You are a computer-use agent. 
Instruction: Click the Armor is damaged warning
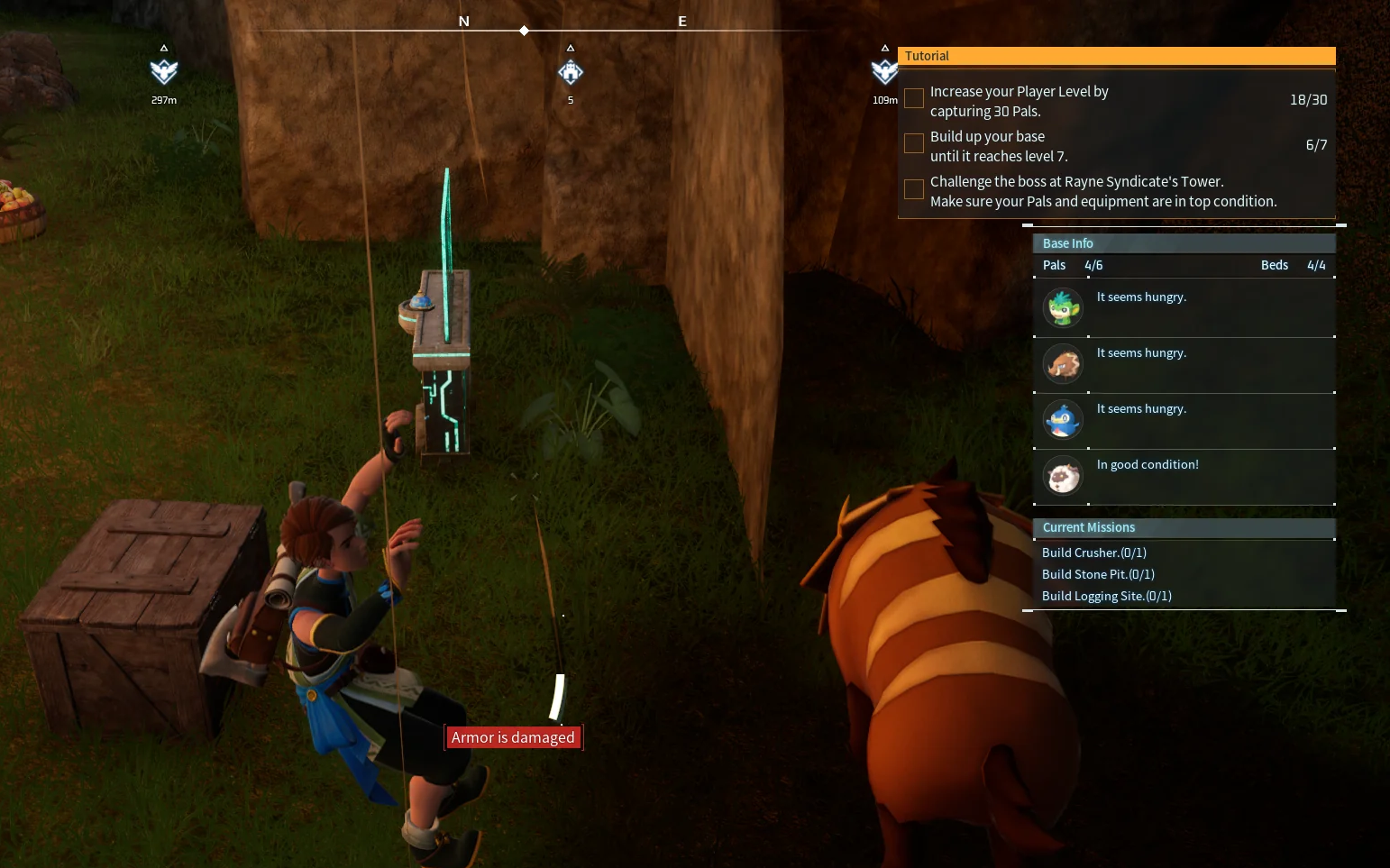click(513, 737)
